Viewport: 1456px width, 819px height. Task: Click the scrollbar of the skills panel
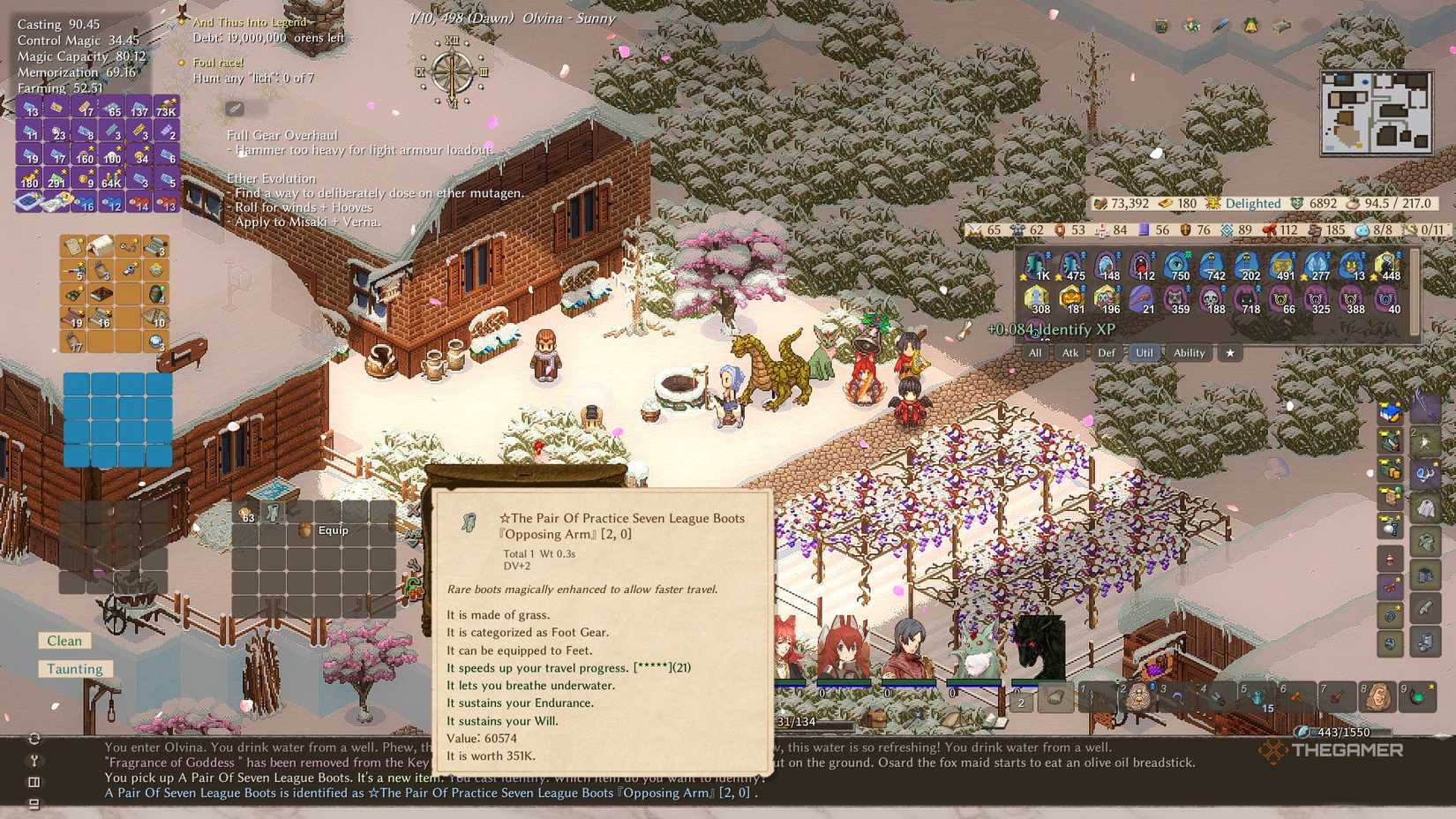coord(1415,292)
